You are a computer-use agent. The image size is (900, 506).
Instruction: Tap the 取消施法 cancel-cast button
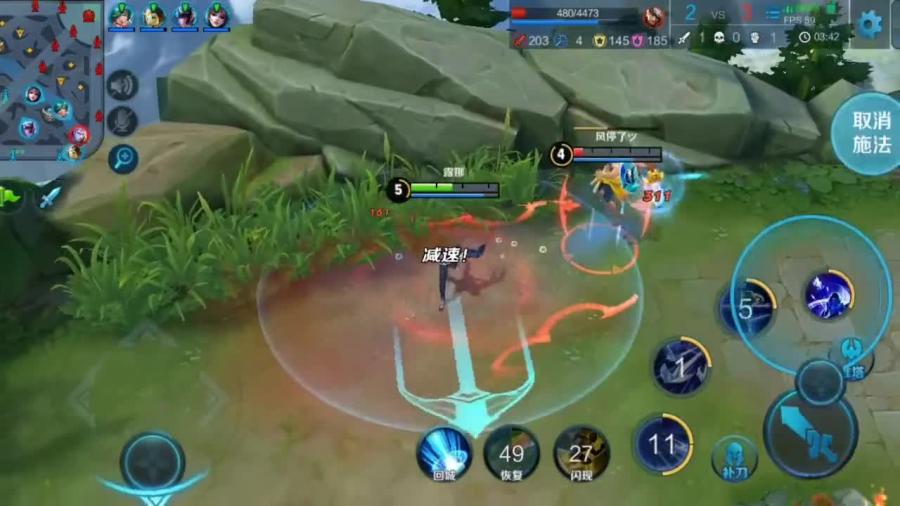[x=870, y=132]
